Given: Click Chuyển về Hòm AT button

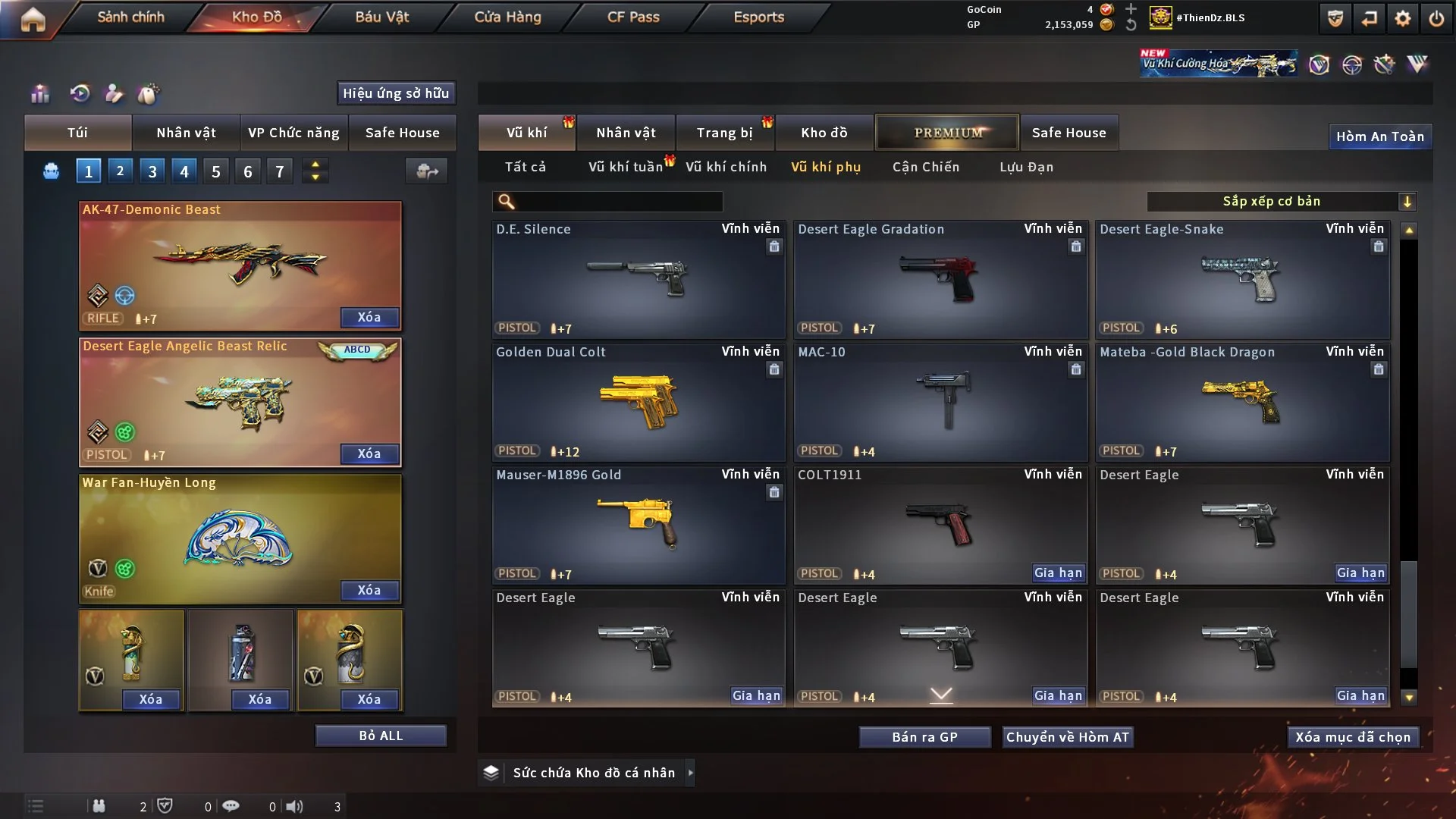Looking at the screenshot, I should pos(1068,737).
